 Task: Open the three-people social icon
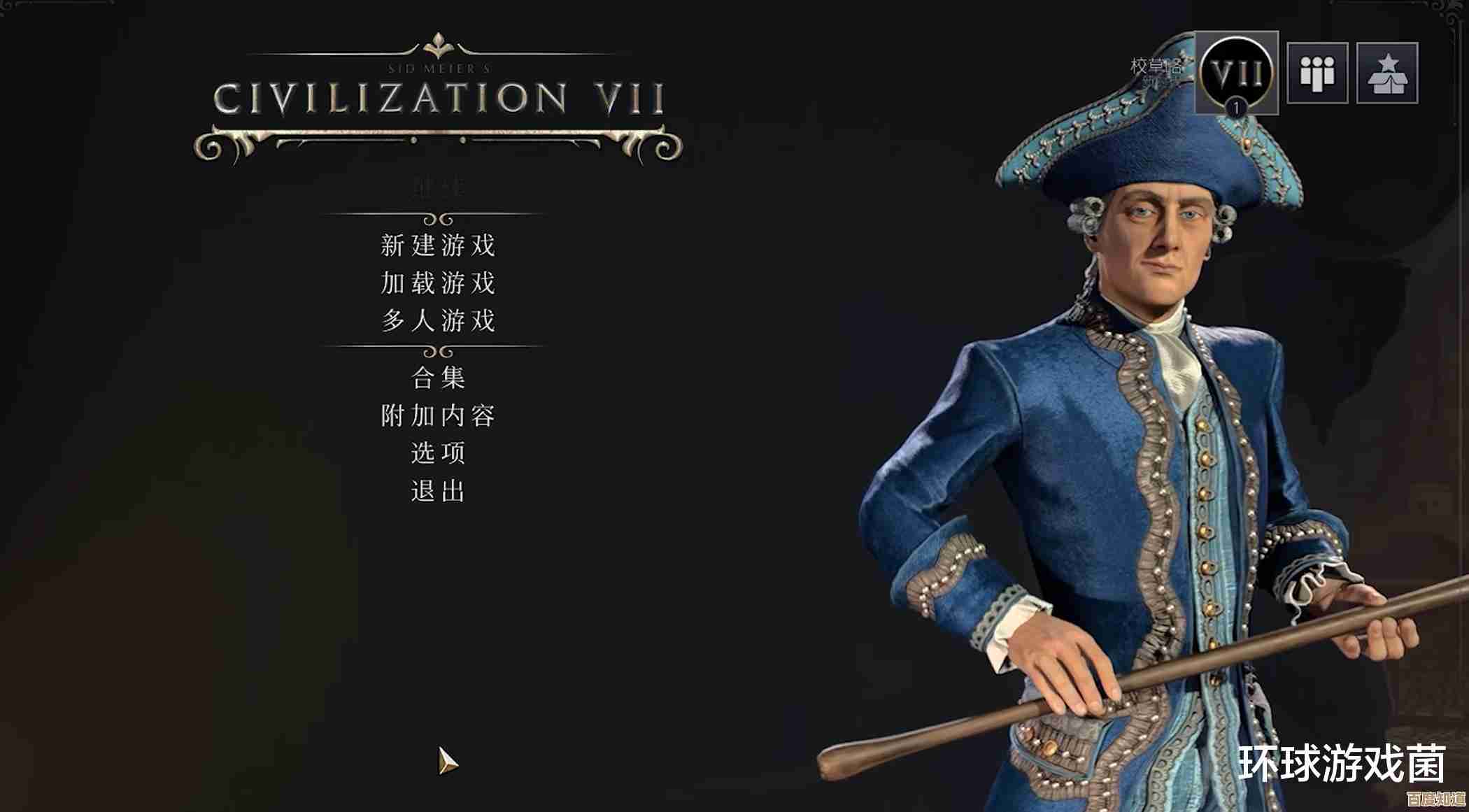pos(1317,73)
